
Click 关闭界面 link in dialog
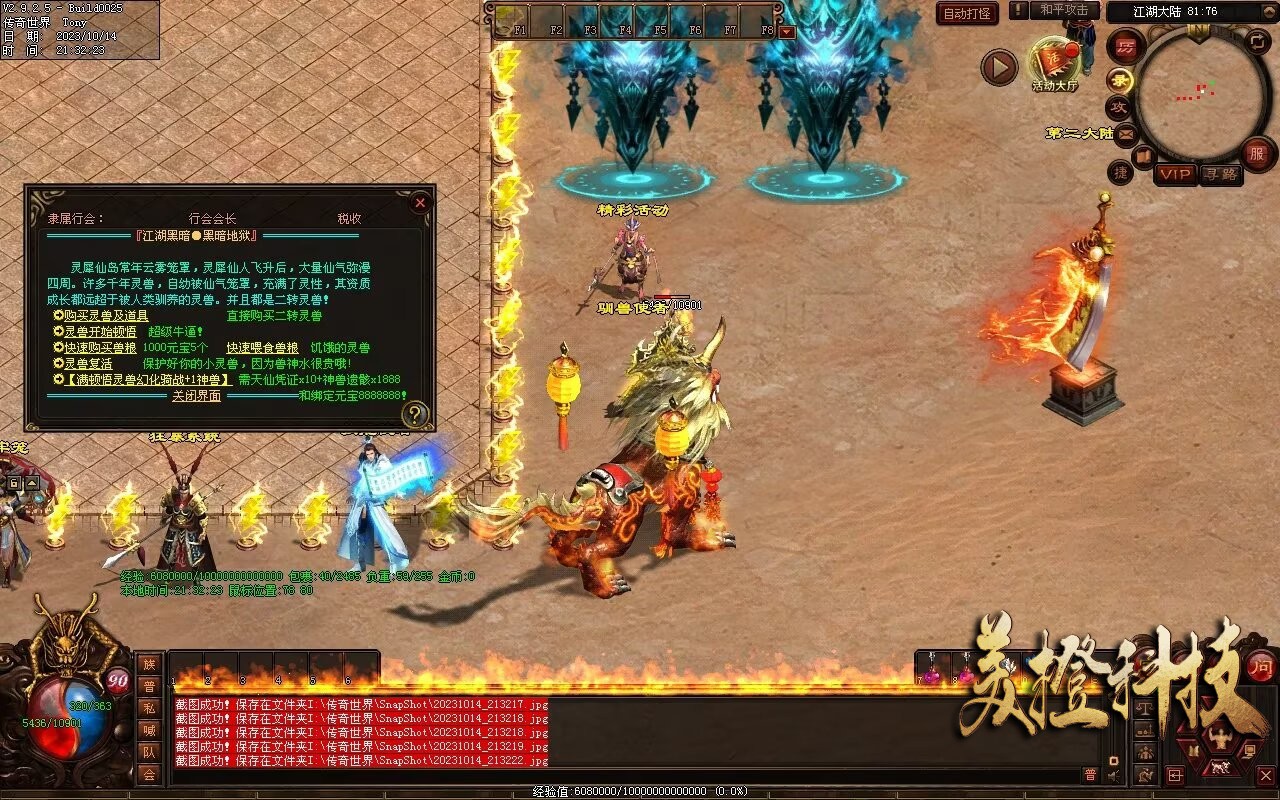click(x=196, y=396)
